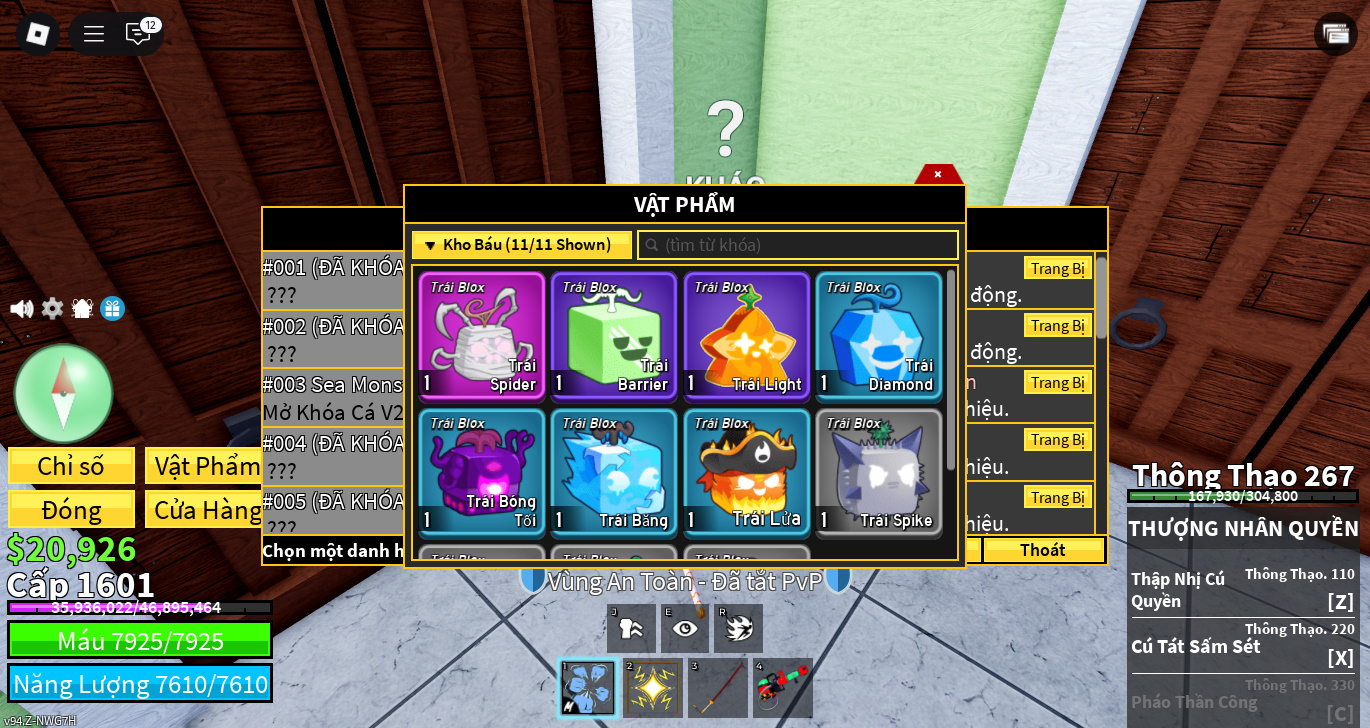
Task: Select the Trái Băng ice fruit
Action: pyautogui.click(x=614, y=472)
